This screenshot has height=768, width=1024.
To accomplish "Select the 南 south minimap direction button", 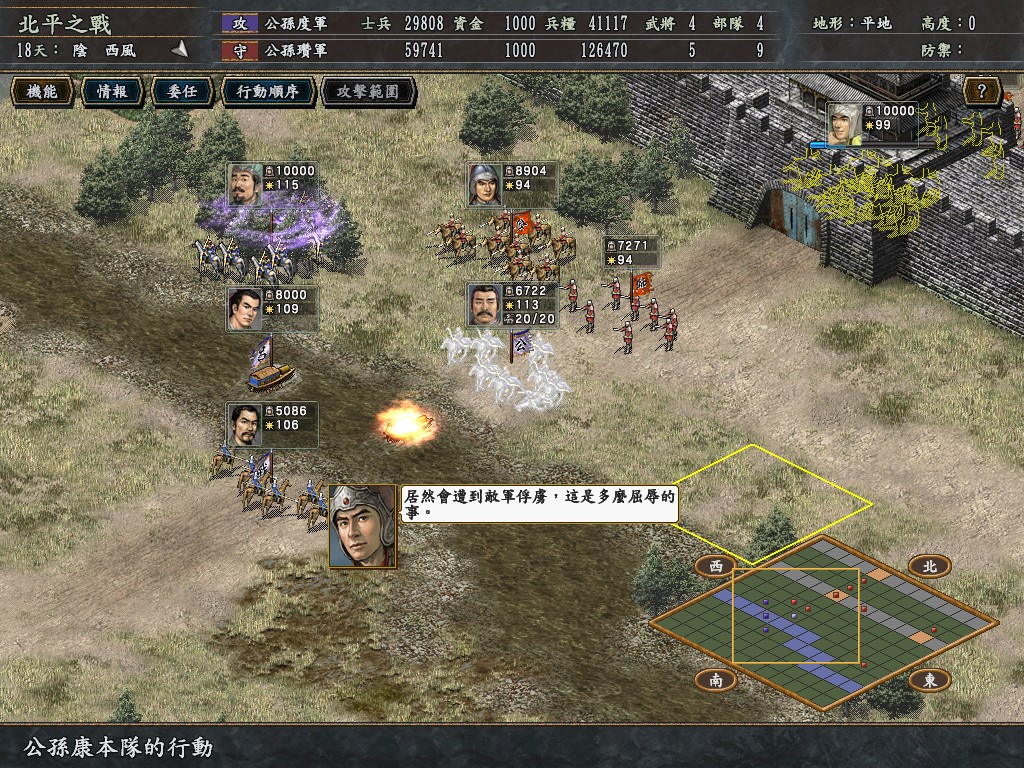I will click(x=715, y=680).
